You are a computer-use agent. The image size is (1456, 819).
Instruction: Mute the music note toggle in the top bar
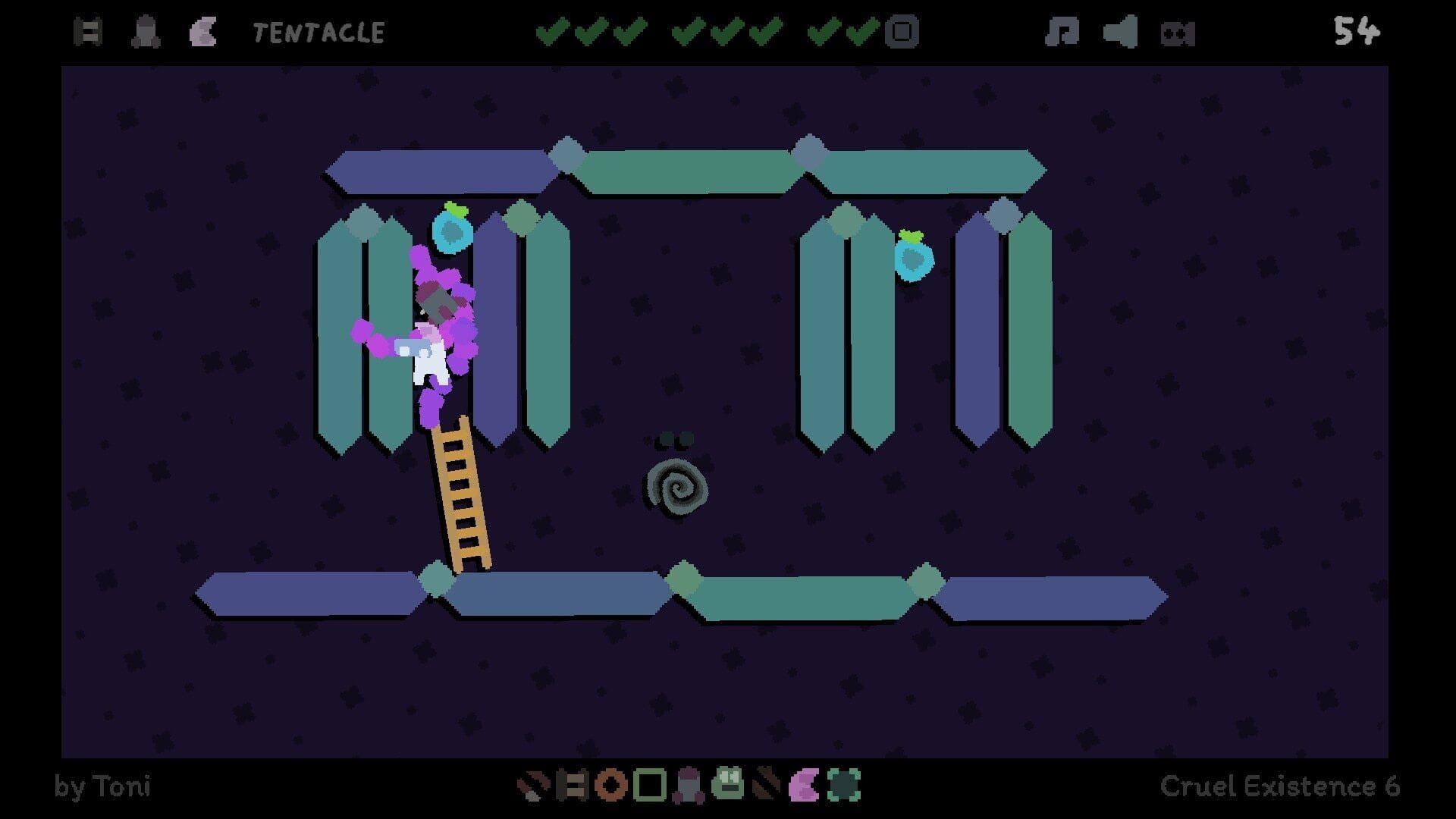point(1063,32)
